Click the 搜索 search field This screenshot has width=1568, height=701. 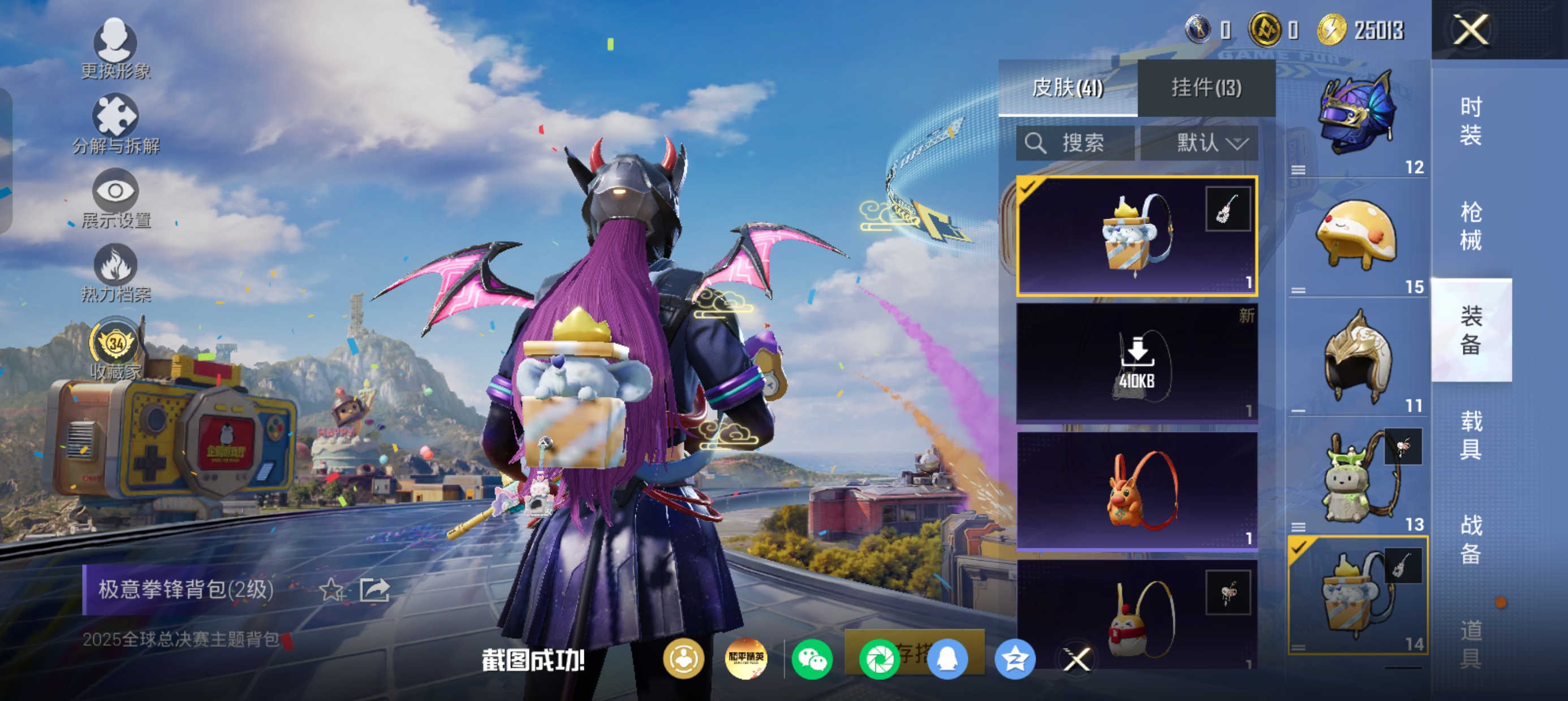(1075, 143)
